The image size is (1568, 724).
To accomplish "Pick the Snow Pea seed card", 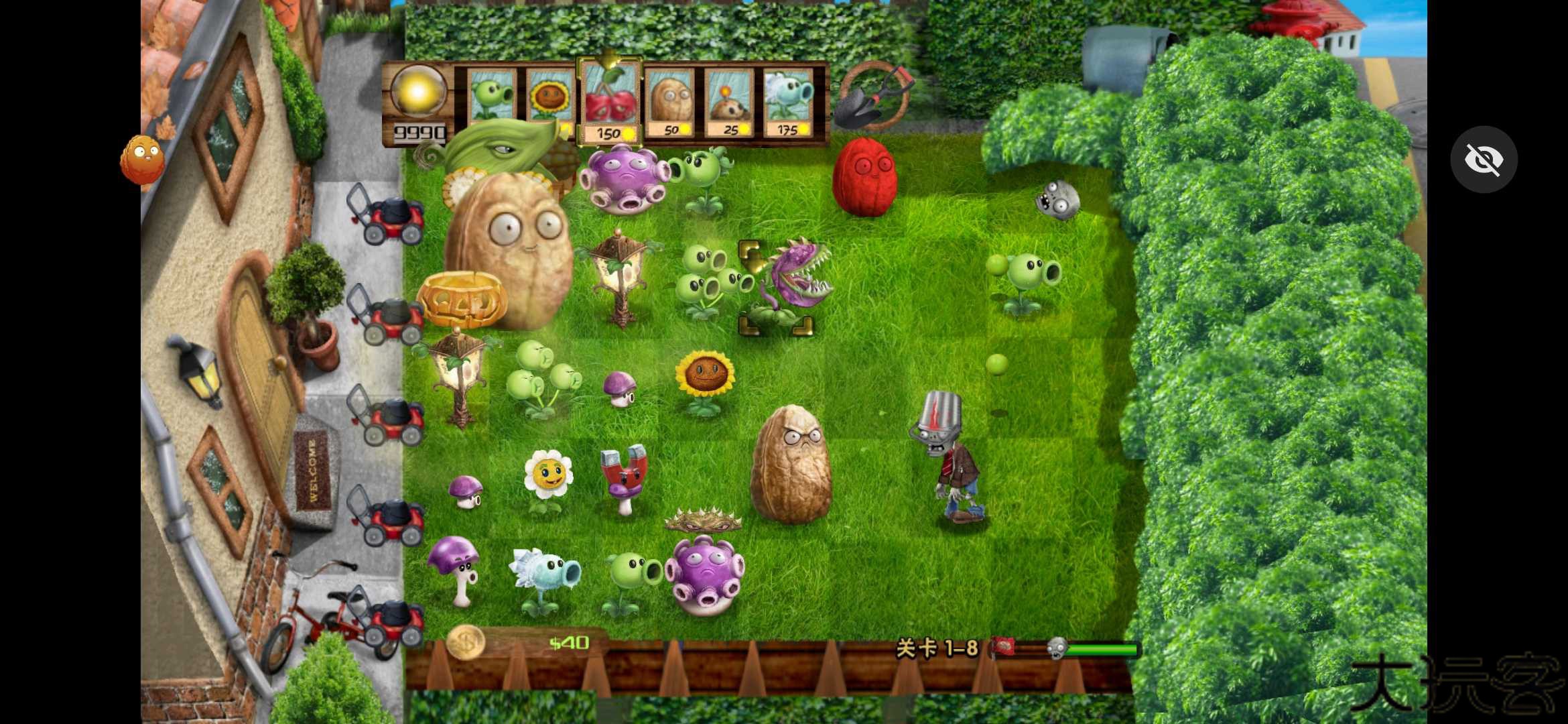I will click(x=788, y=103).
